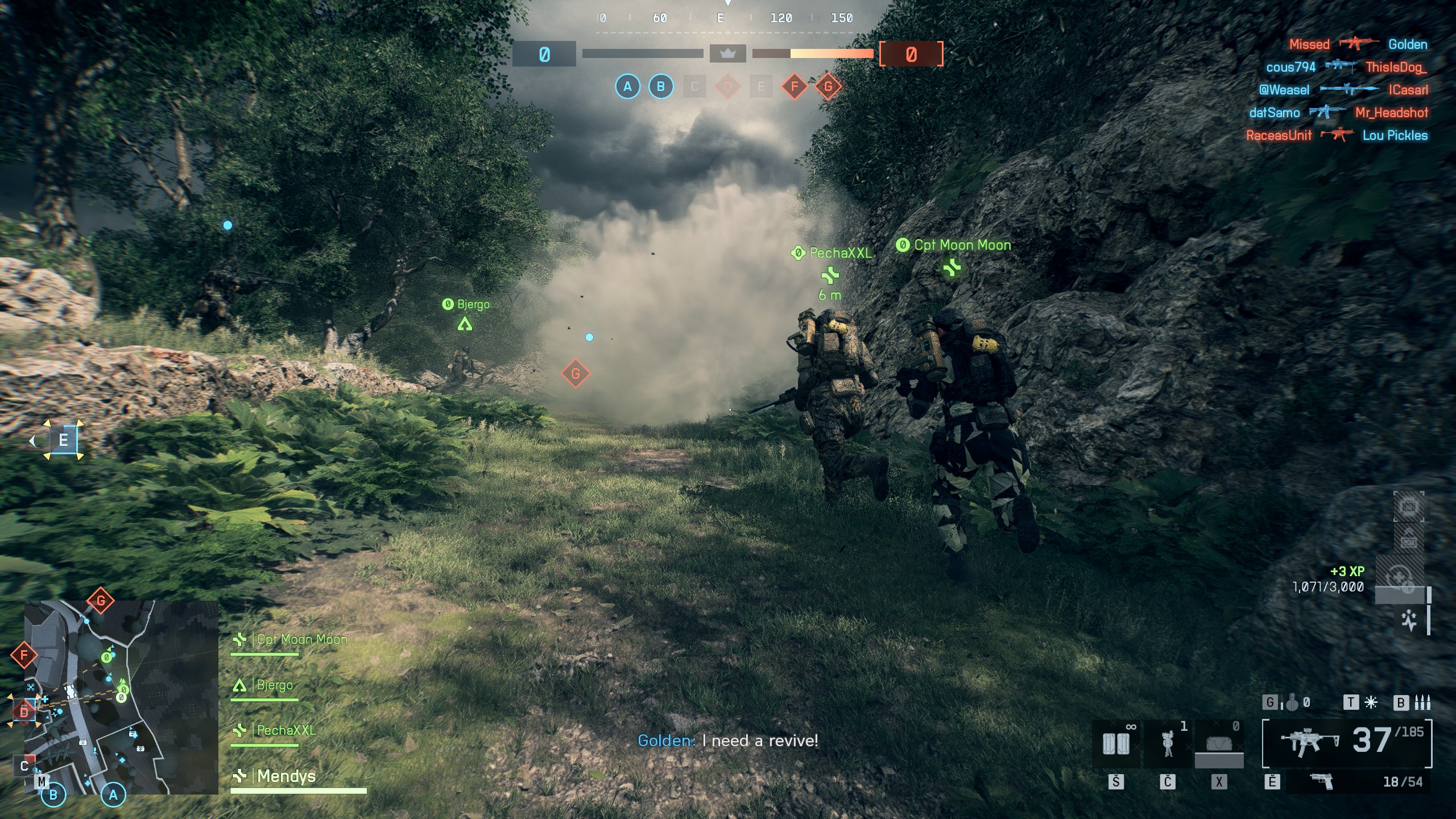
Task: Select enemy objective F in the top capture bar
Action: click(x=795, y=87)
